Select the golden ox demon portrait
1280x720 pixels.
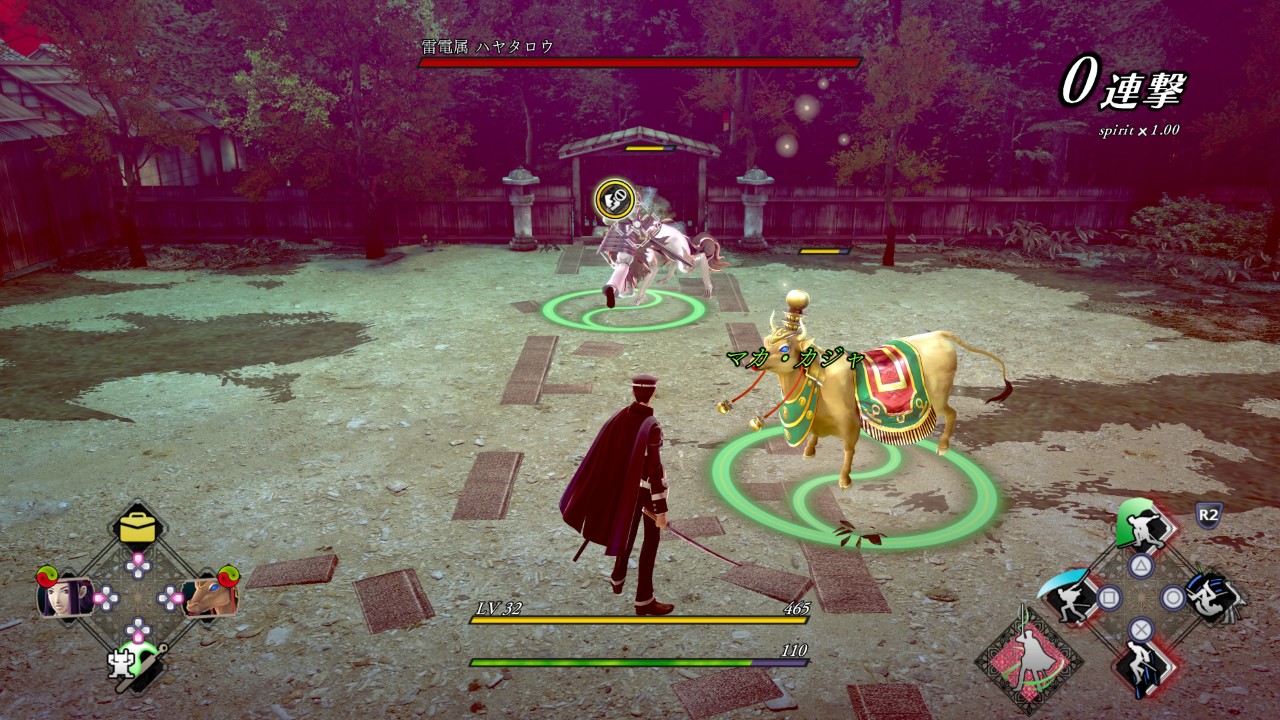coord(208,597)
